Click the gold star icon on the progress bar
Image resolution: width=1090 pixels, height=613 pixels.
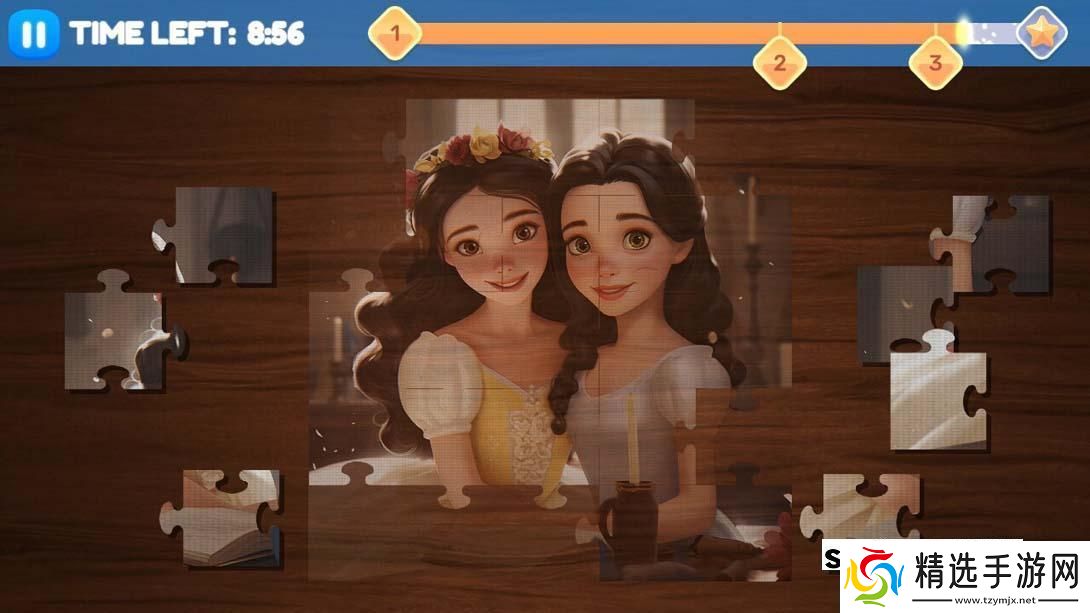[x=1041, y=34]
